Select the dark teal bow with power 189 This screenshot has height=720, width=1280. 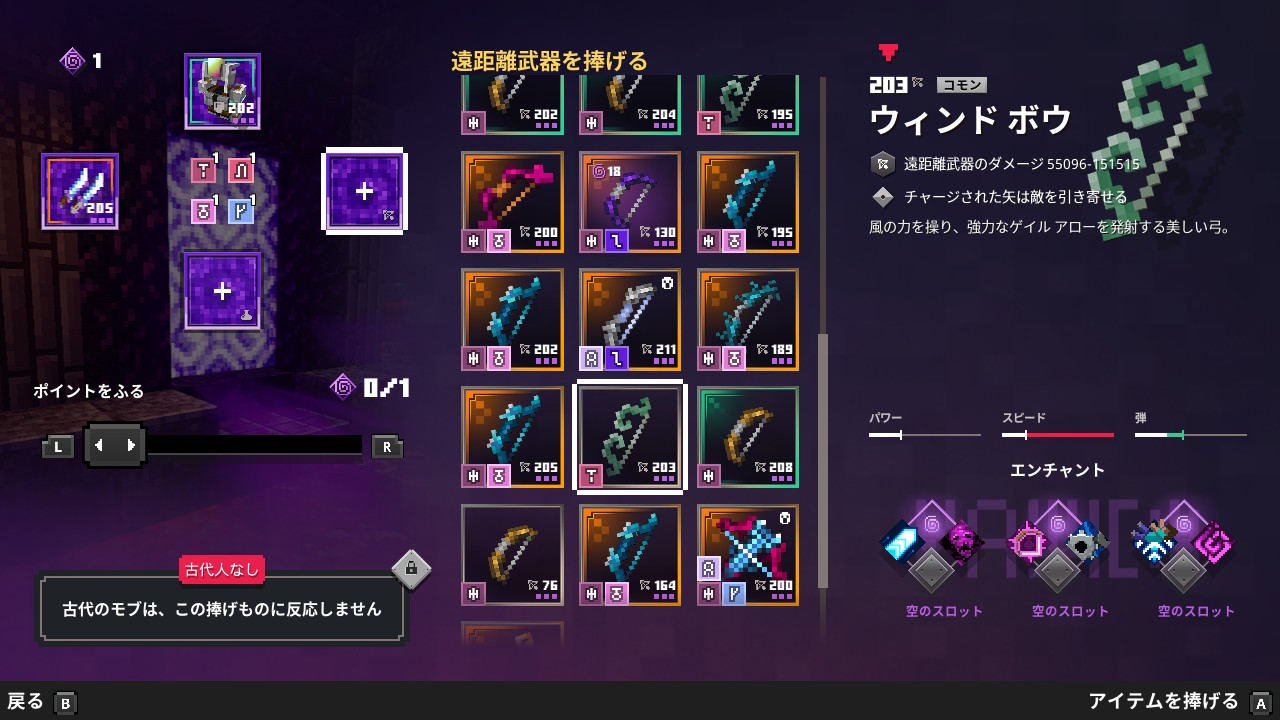tap(747, 319)
